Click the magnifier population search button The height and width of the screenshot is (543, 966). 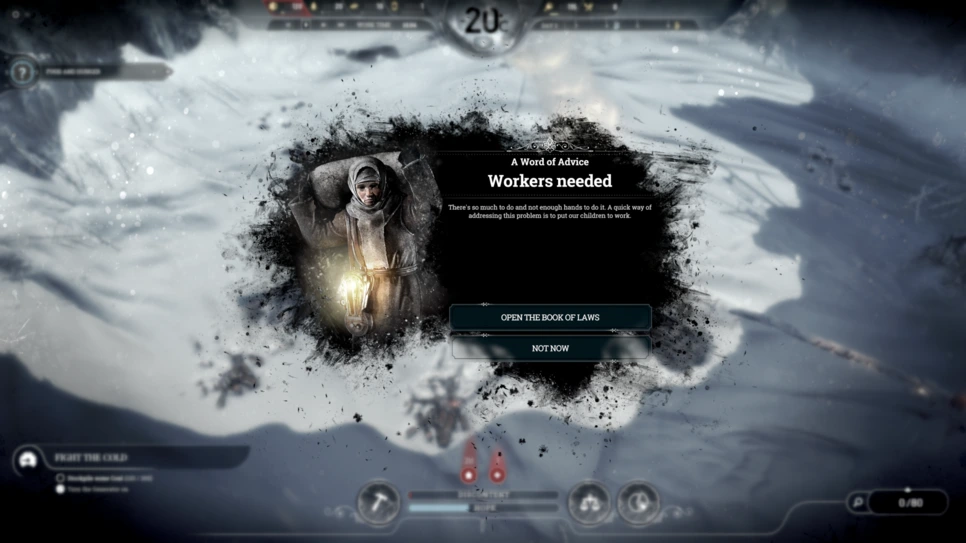[x=857, y=502]
